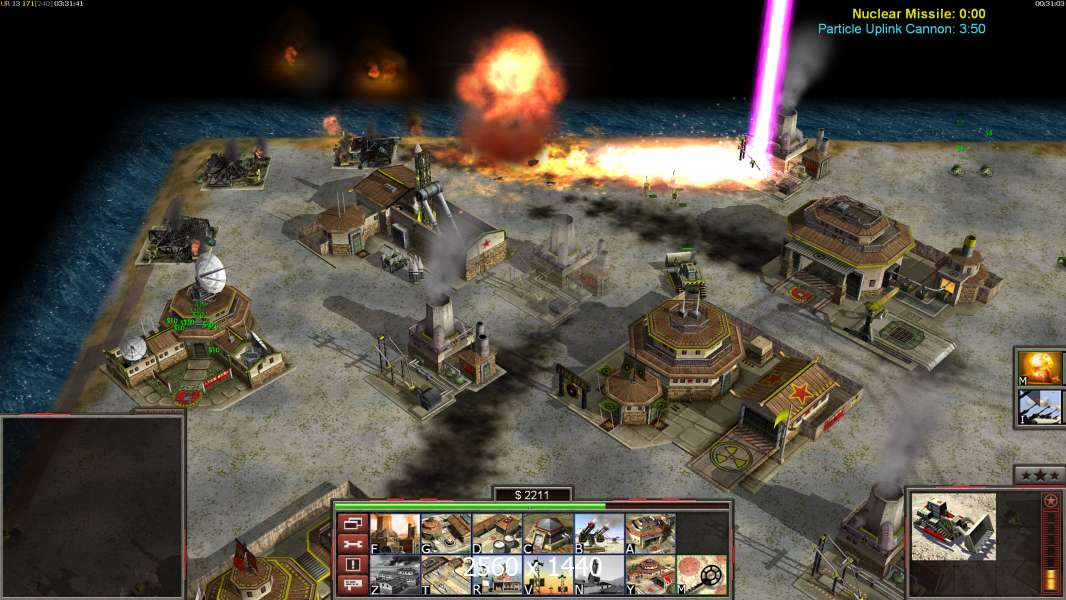Click the overlapping-windows button in command bar
This screenshot has width=1066, height=600.
coord(352,523)
